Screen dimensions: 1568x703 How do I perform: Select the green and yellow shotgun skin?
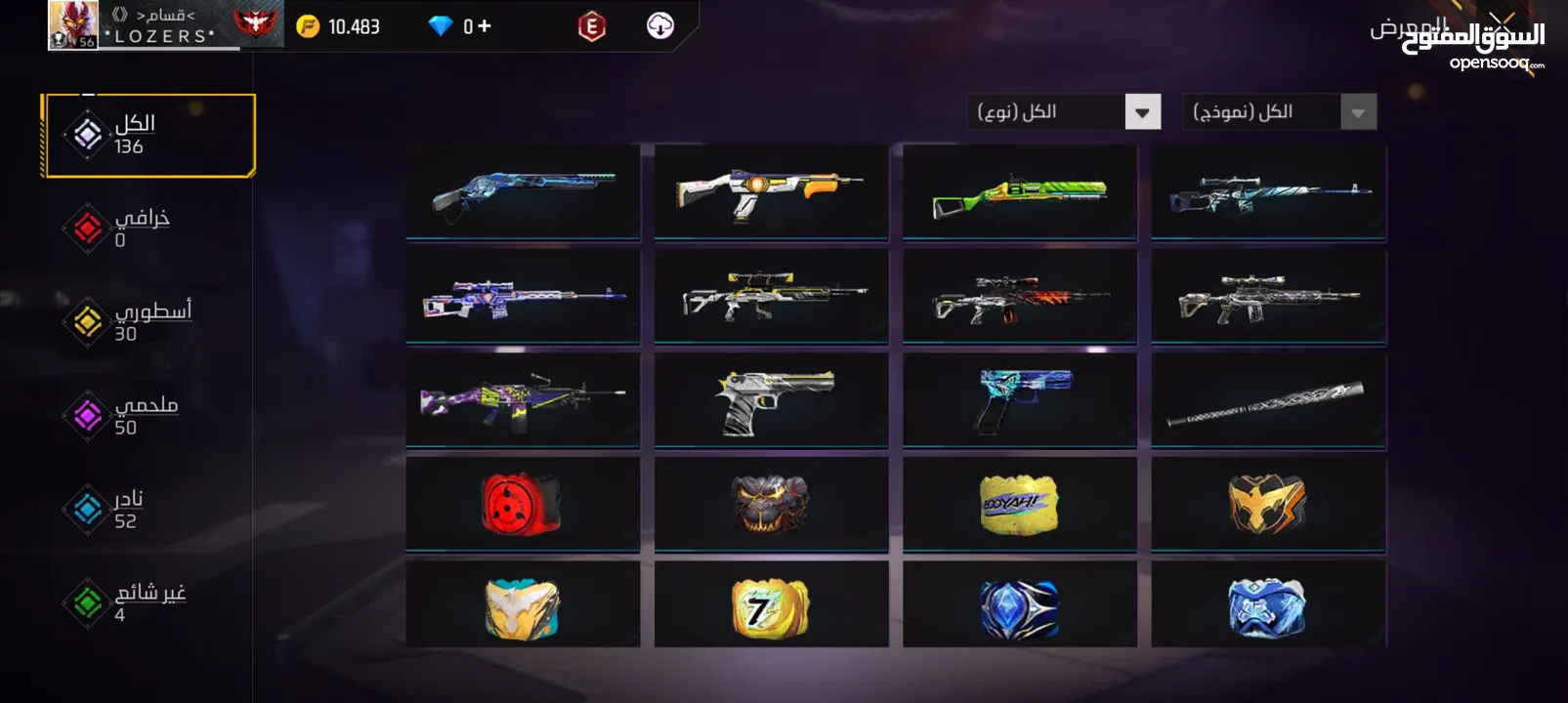pos(1020,192)
